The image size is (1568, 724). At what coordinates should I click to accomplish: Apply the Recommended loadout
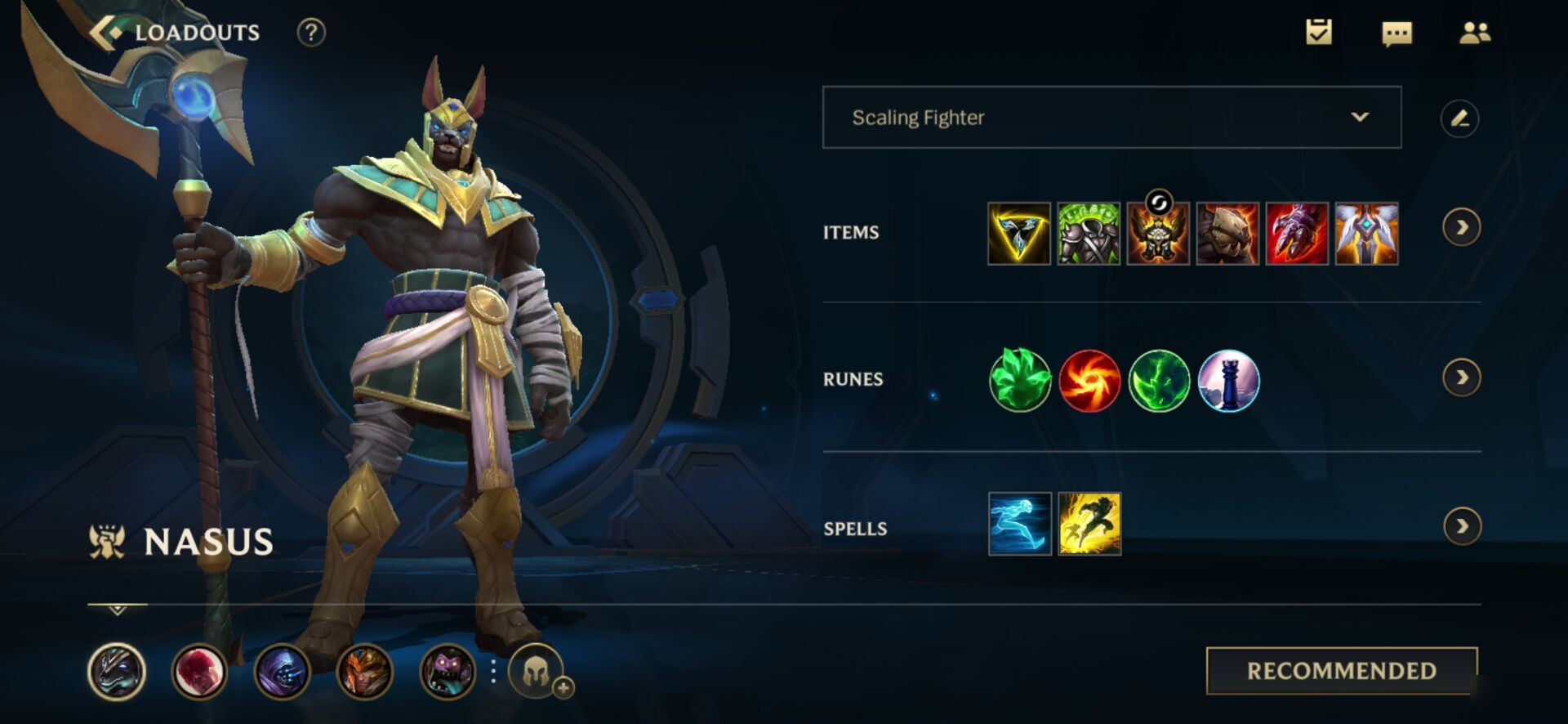pos(1341,671)
